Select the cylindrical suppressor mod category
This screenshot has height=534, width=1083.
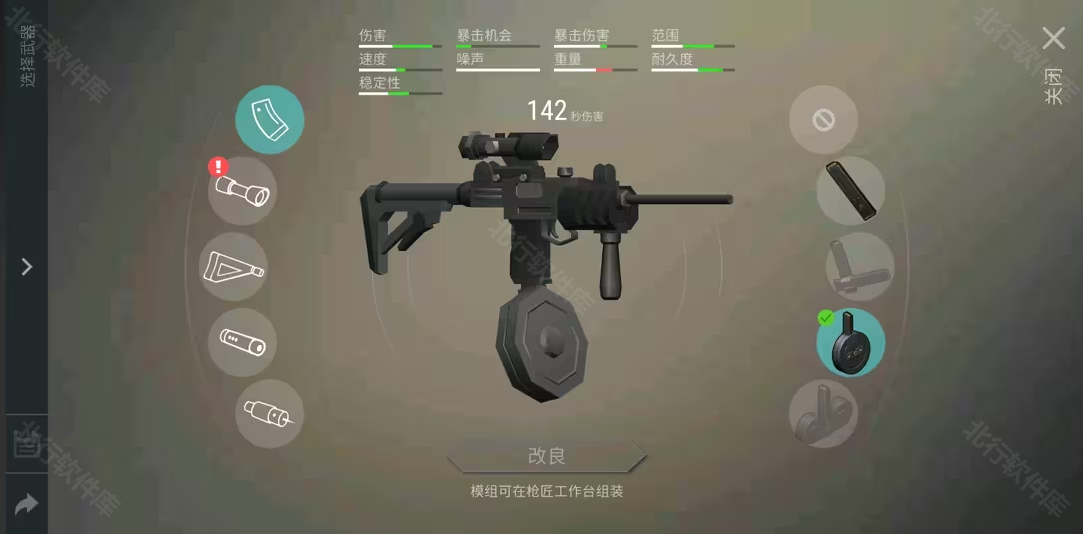[x=242, y=342]
